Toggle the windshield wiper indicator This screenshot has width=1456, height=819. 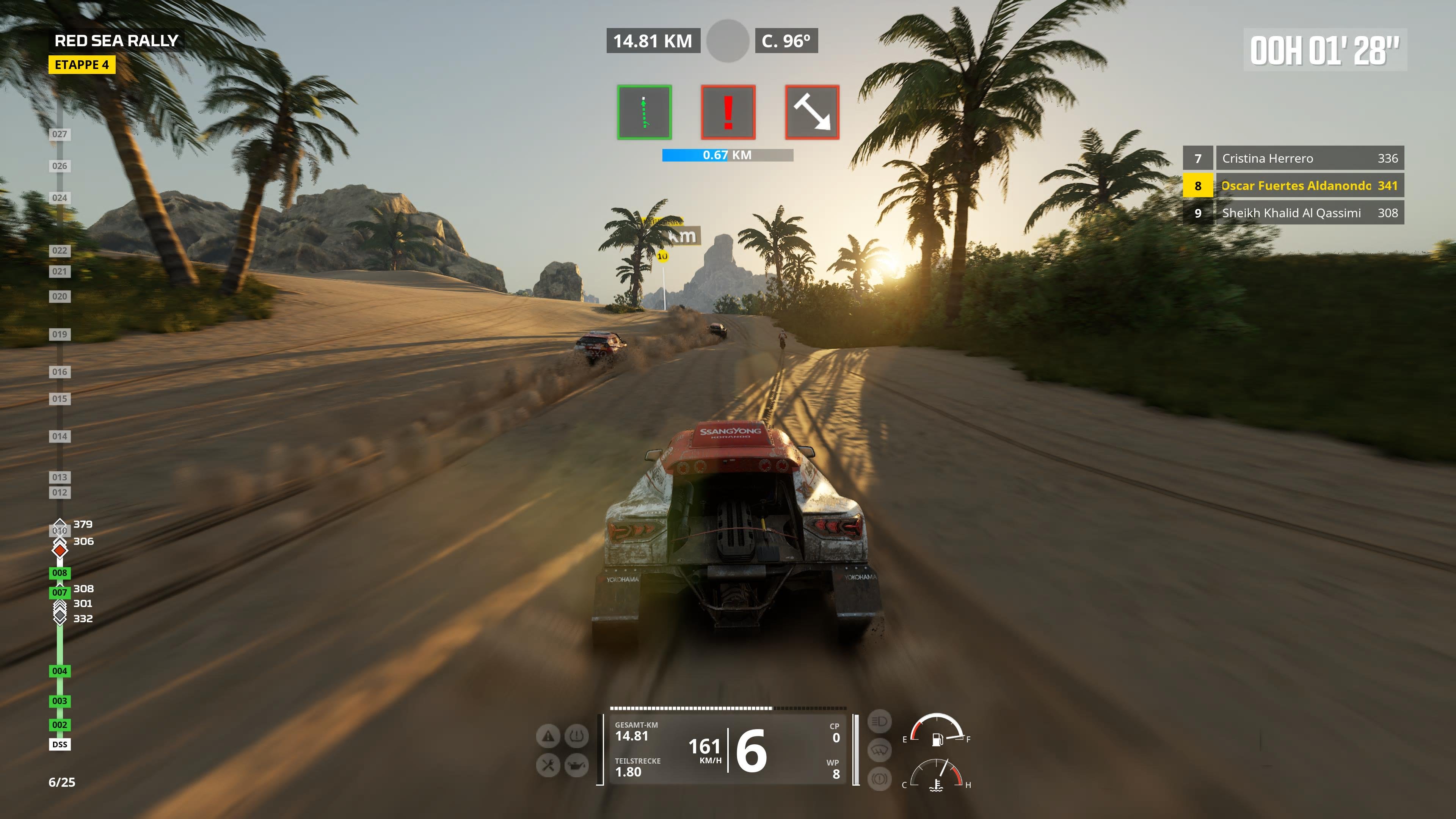pyautogui.click(x=880, y=751)
